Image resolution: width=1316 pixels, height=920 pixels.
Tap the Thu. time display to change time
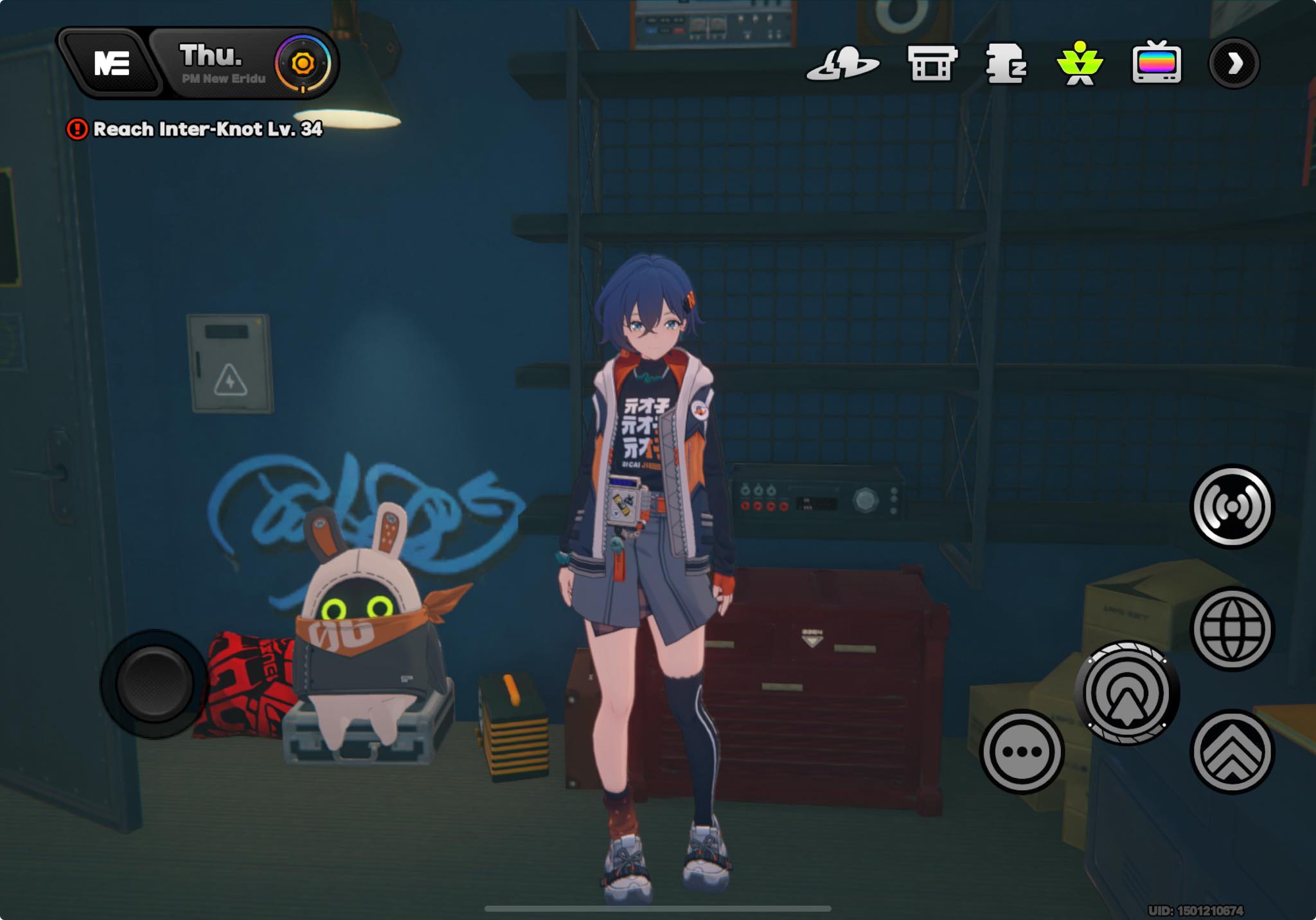(x=210, y=56)
